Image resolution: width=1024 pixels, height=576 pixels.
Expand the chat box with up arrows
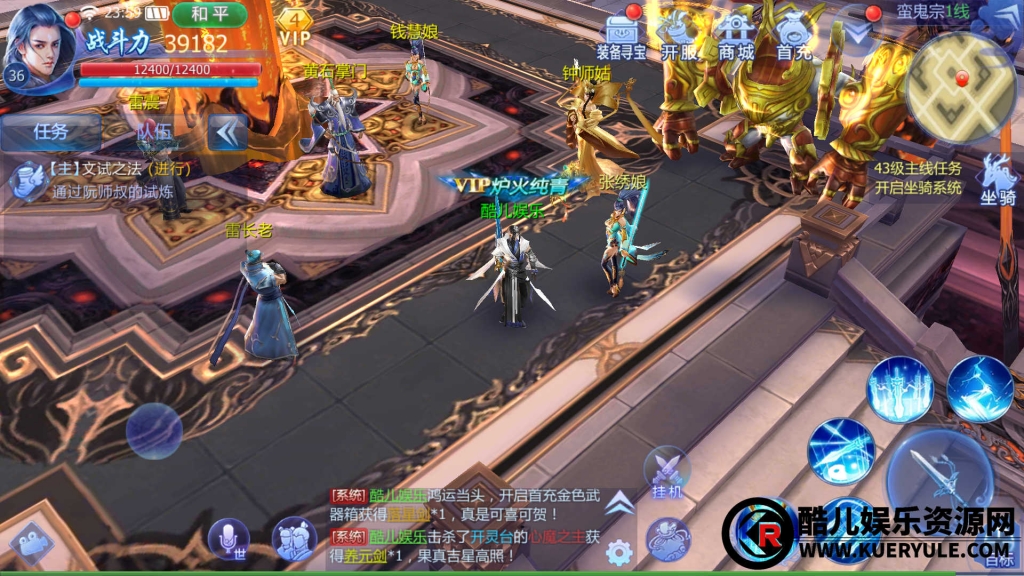619,501
